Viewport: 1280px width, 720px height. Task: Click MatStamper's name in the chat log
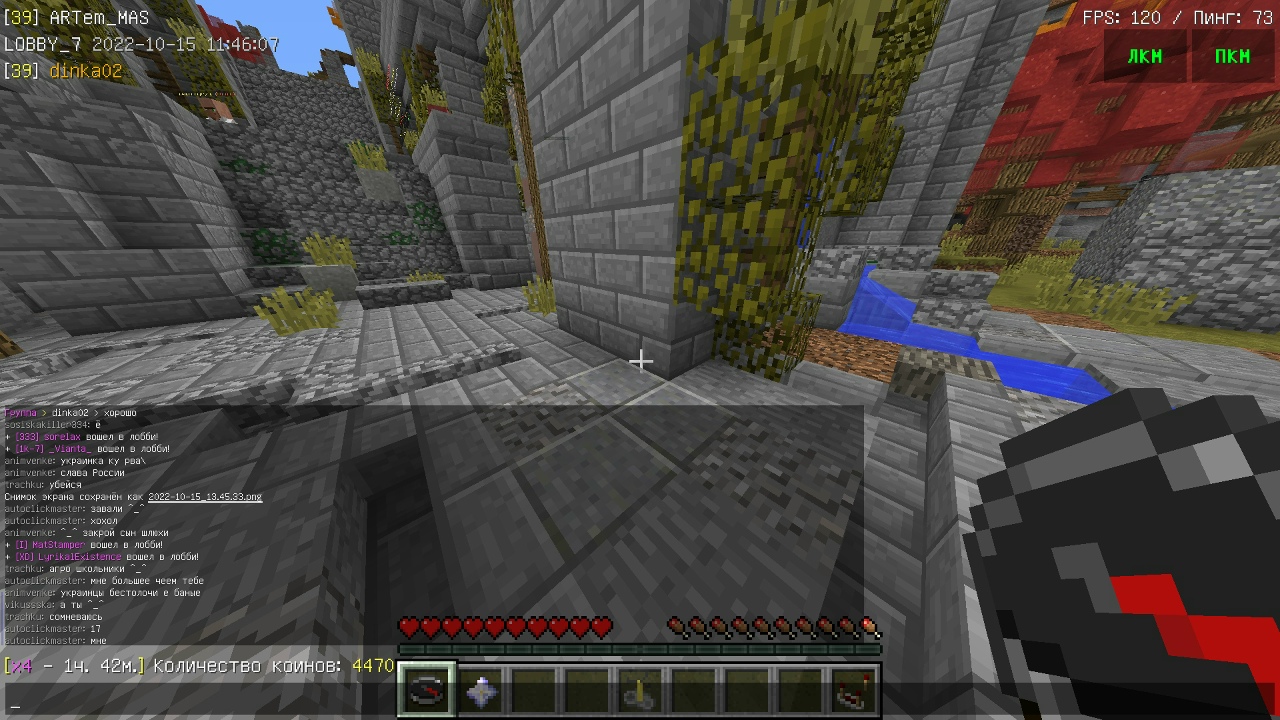click(59, 545)
